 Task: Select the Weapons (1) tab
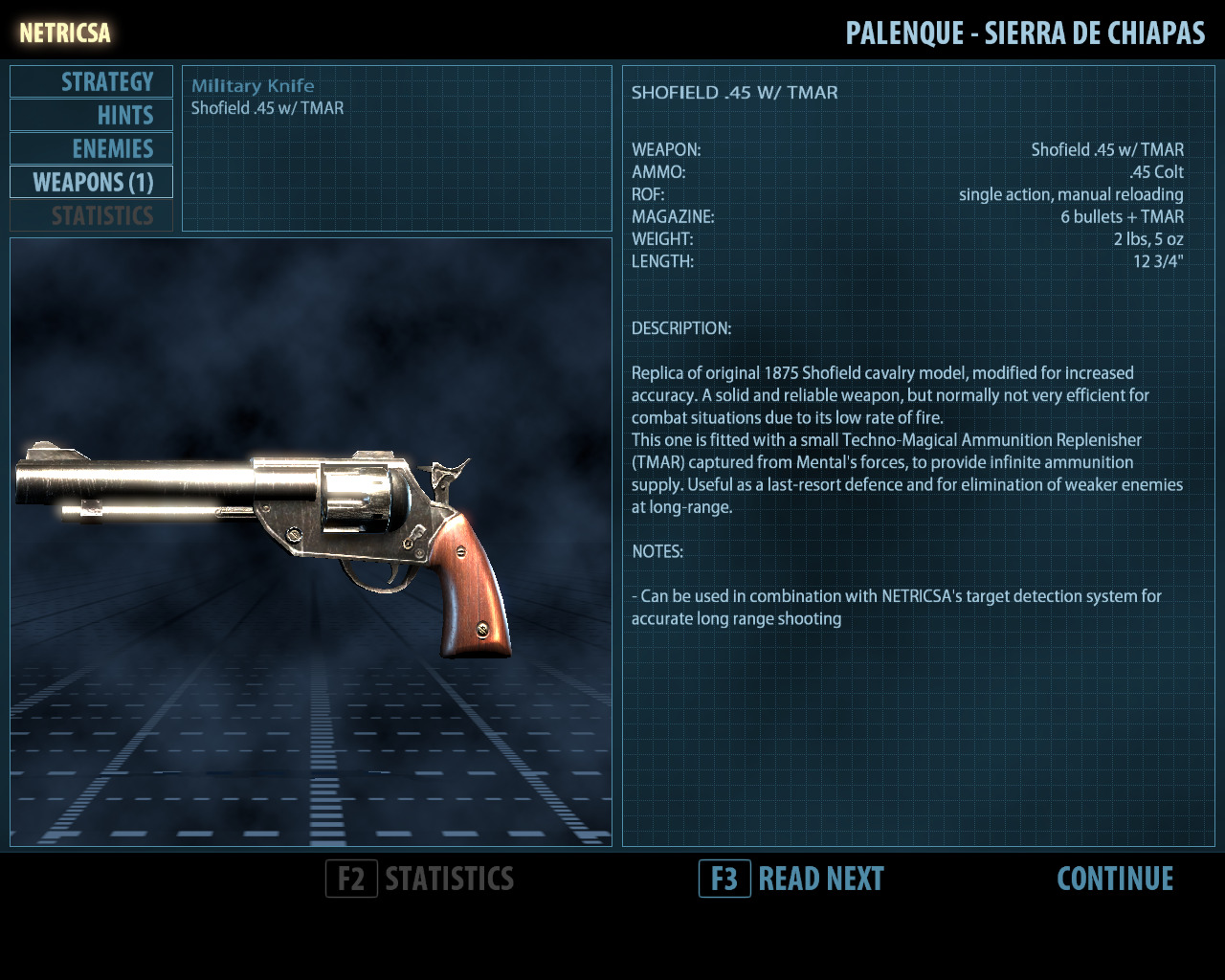(92, 183)
